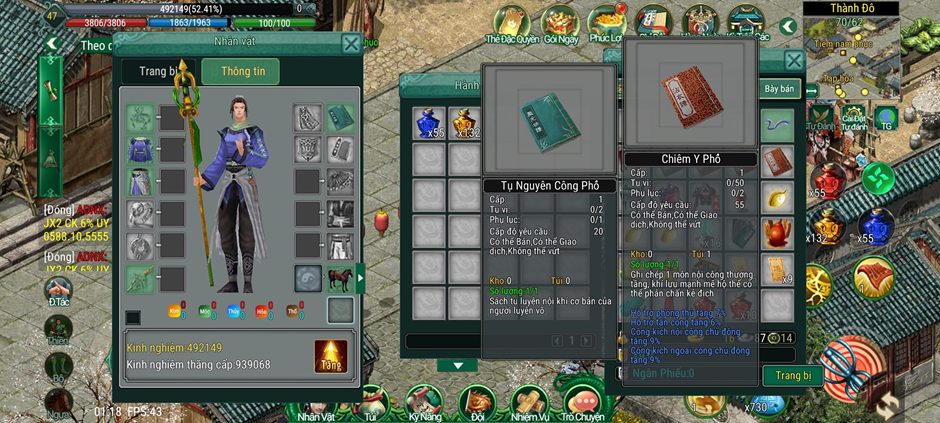This screenshot has height=423, width=940.
Task: Close the inventory bag window
Action: 794,61
